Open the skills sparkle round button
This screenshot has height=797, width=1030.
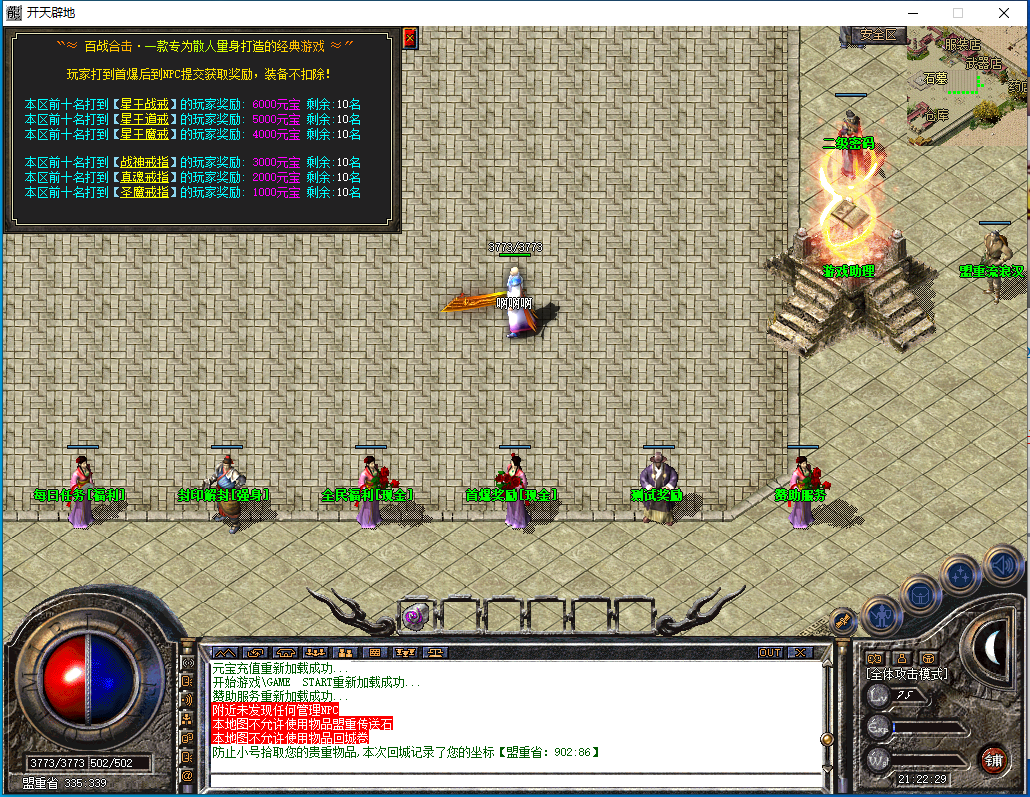pyautogui.click(x=961, y=573)
